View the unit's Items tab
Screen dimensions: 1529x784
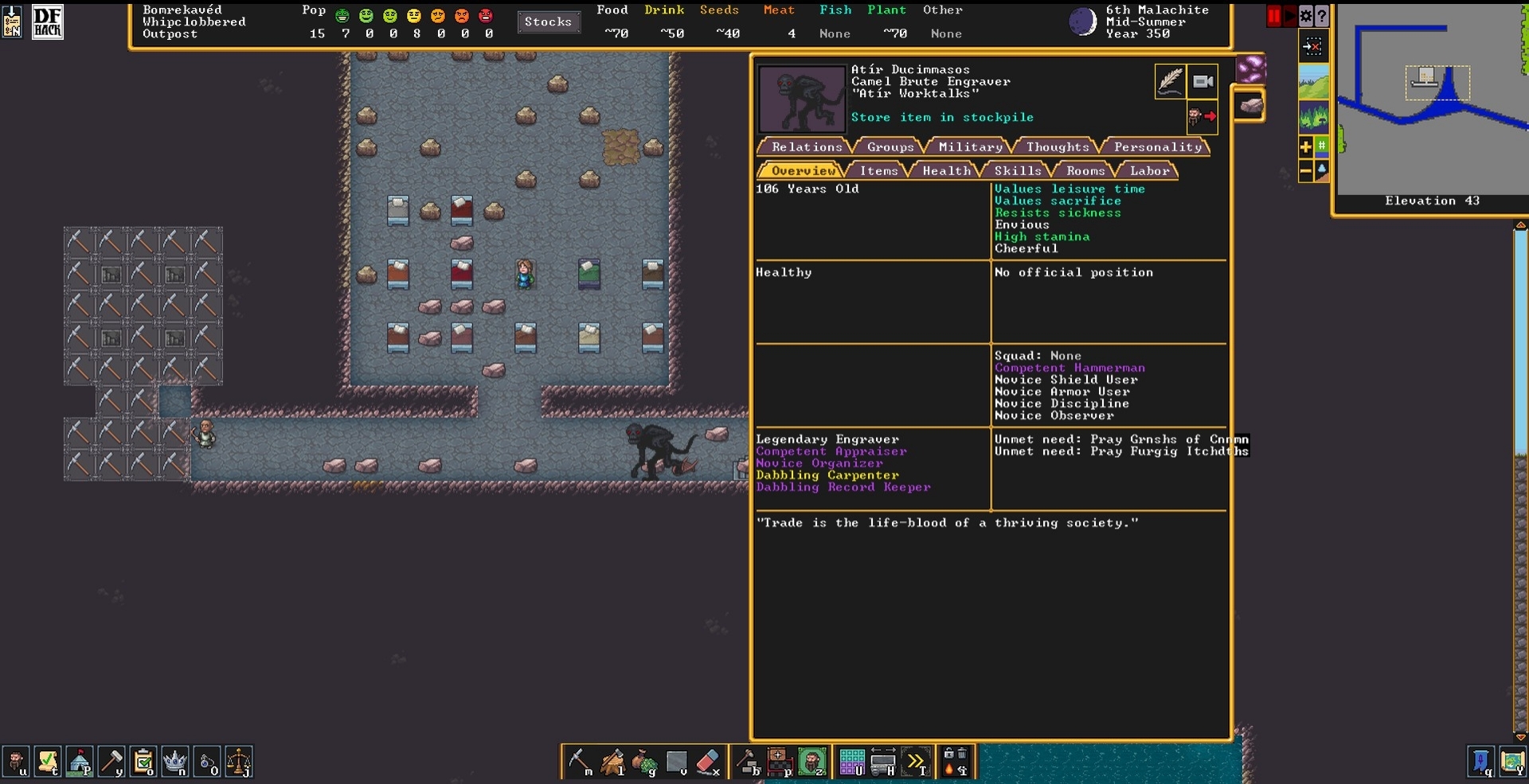click(x=878, y=171)
